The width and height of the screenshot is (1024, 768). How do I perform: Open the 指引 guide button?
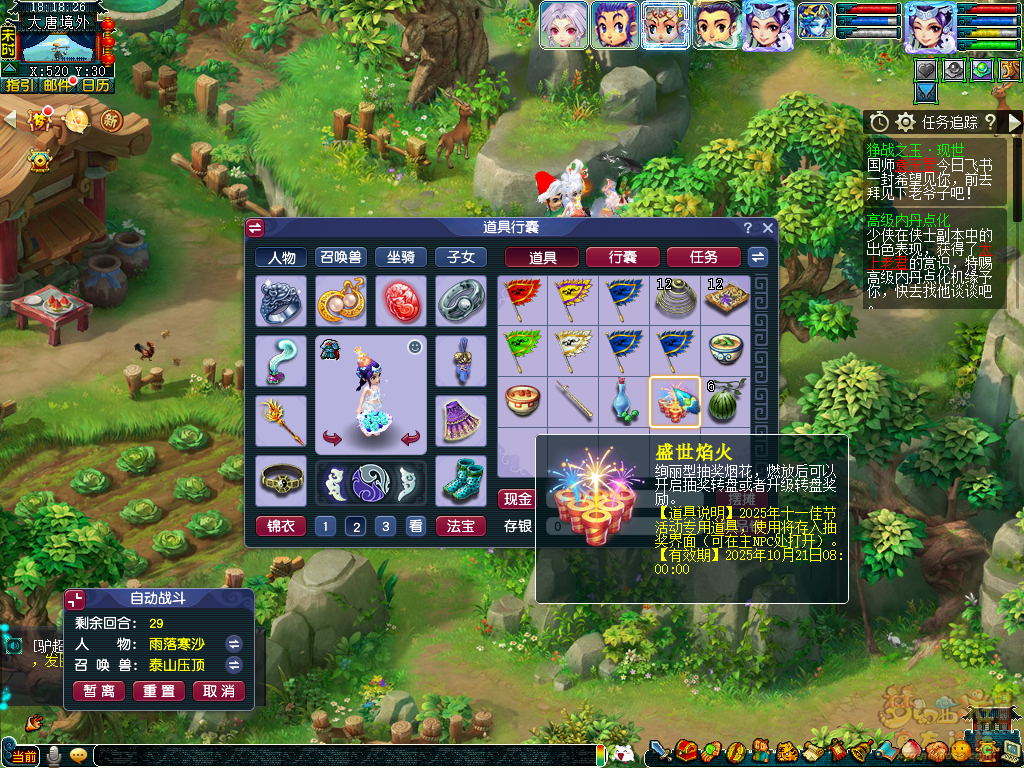coord(19,85)
